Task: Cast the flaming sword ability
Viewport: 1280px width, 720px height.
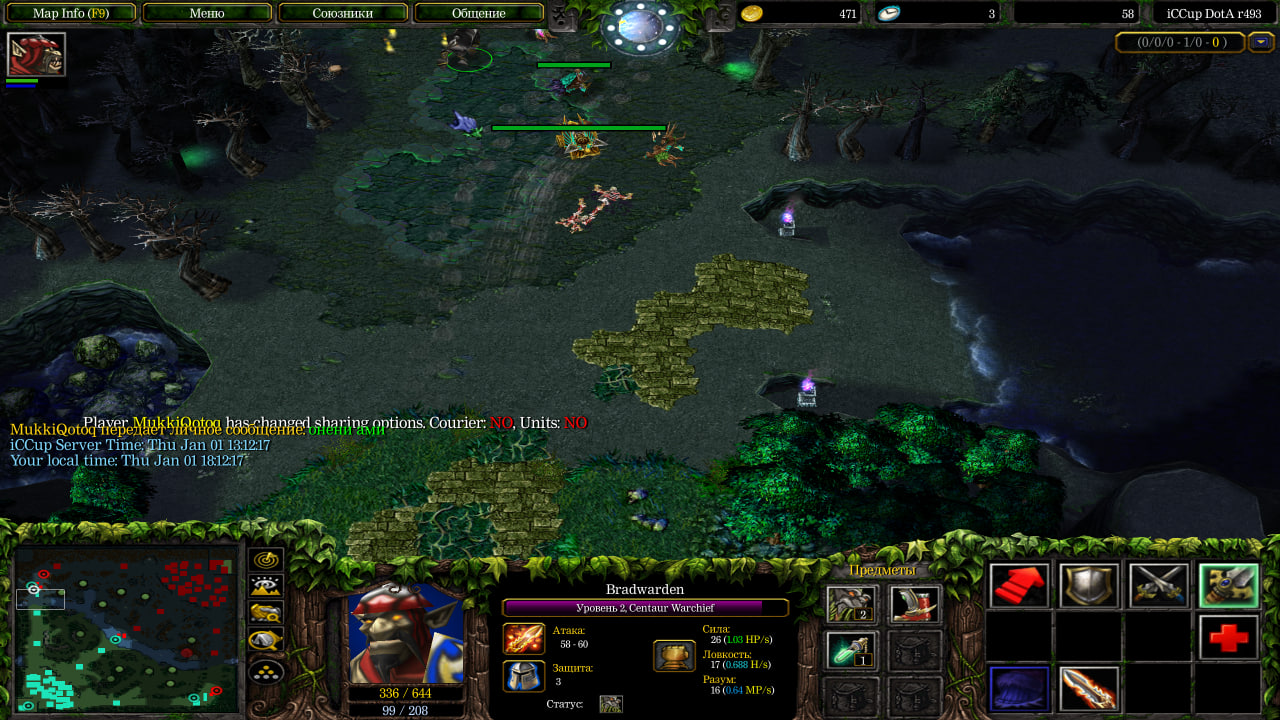Action: pyautogui.click(x=1089, y=688)
